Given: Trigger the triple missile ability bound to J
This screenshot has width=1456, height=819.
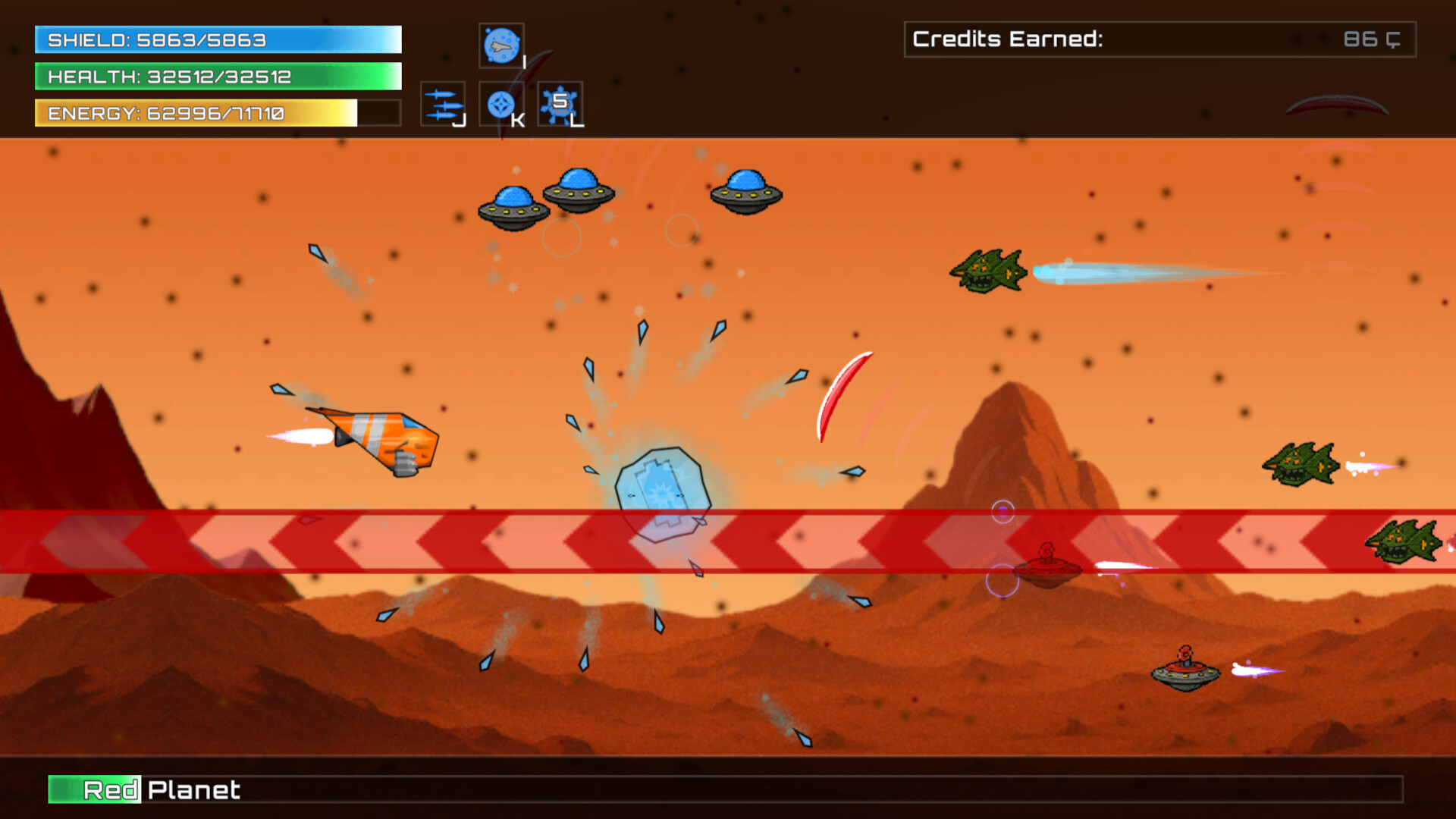Looking at the screenshot, I should [x=442, y=104].
